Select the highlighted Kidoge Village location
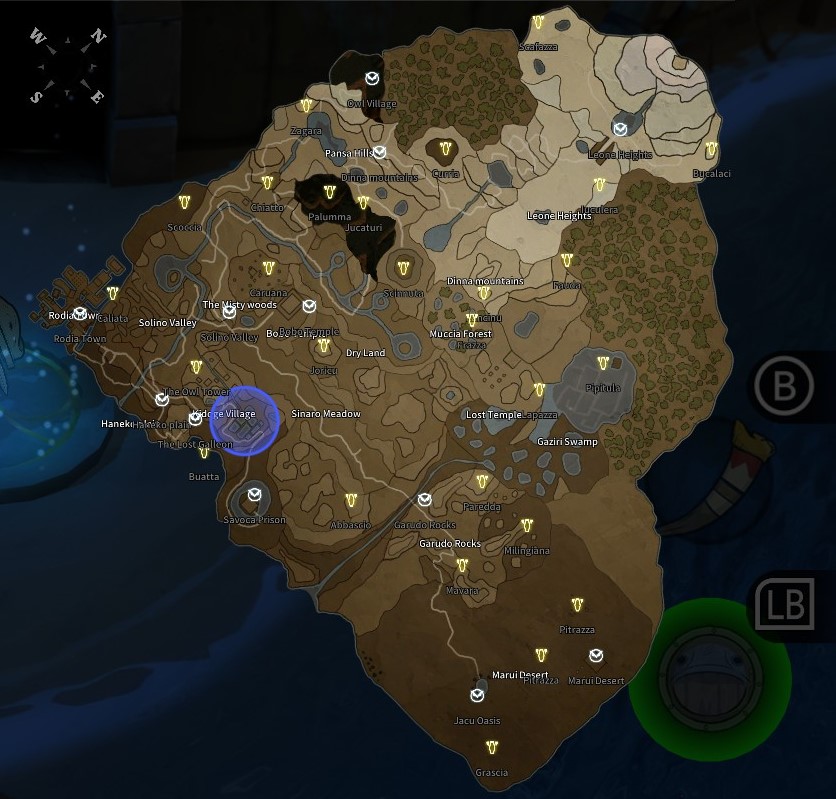The width and height of the screenshot is (836, 799). tap(243, 421)
